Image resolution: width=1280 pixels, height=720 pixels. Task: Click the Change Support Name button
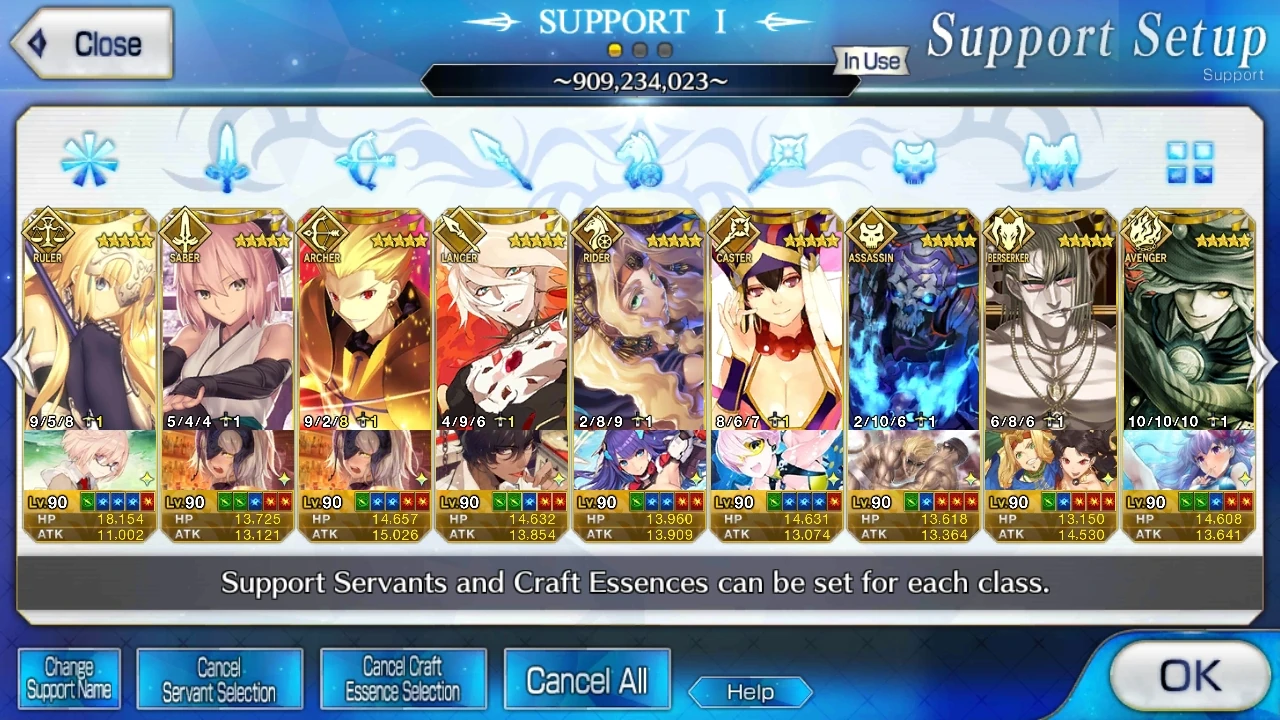(x=69, y=679)
